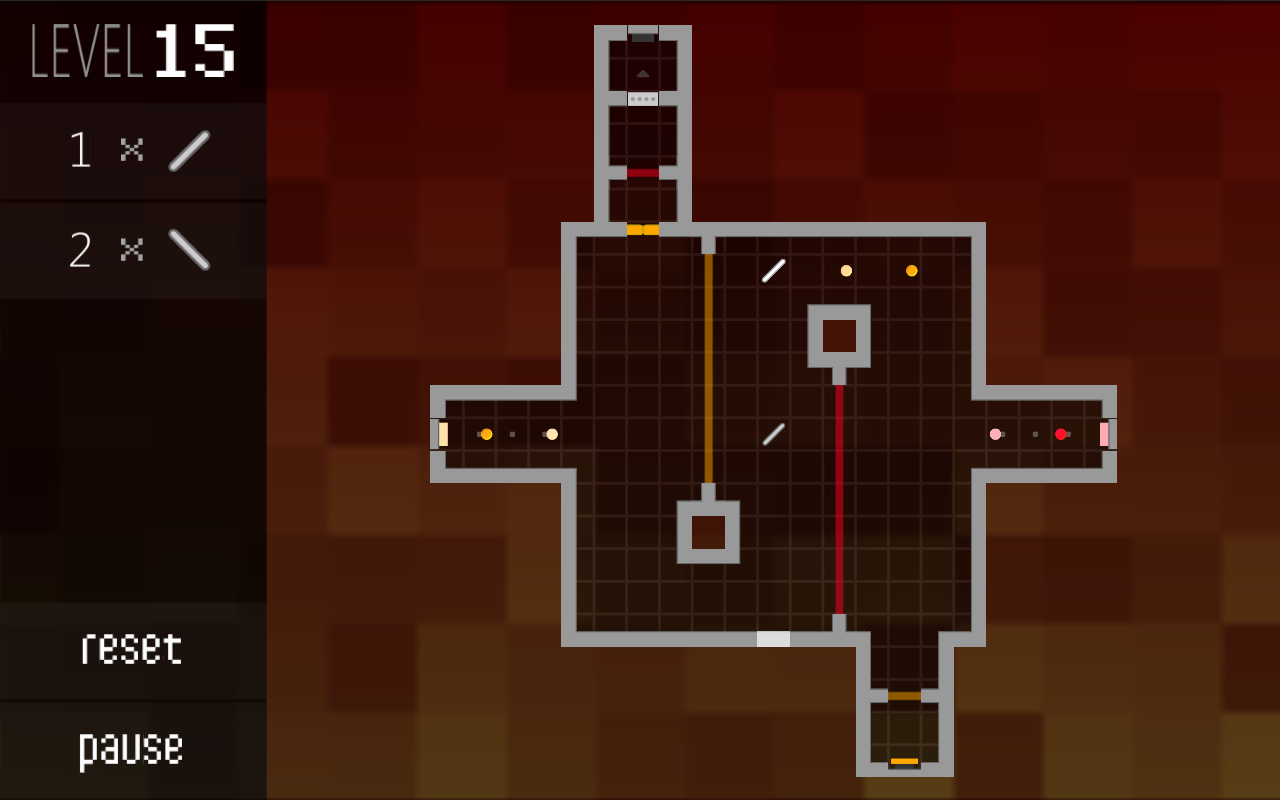Viewport: 1280px width, 800px height.
Task: Click the gray up arrow in the top chamber
Action: click(x=642, y=73)
